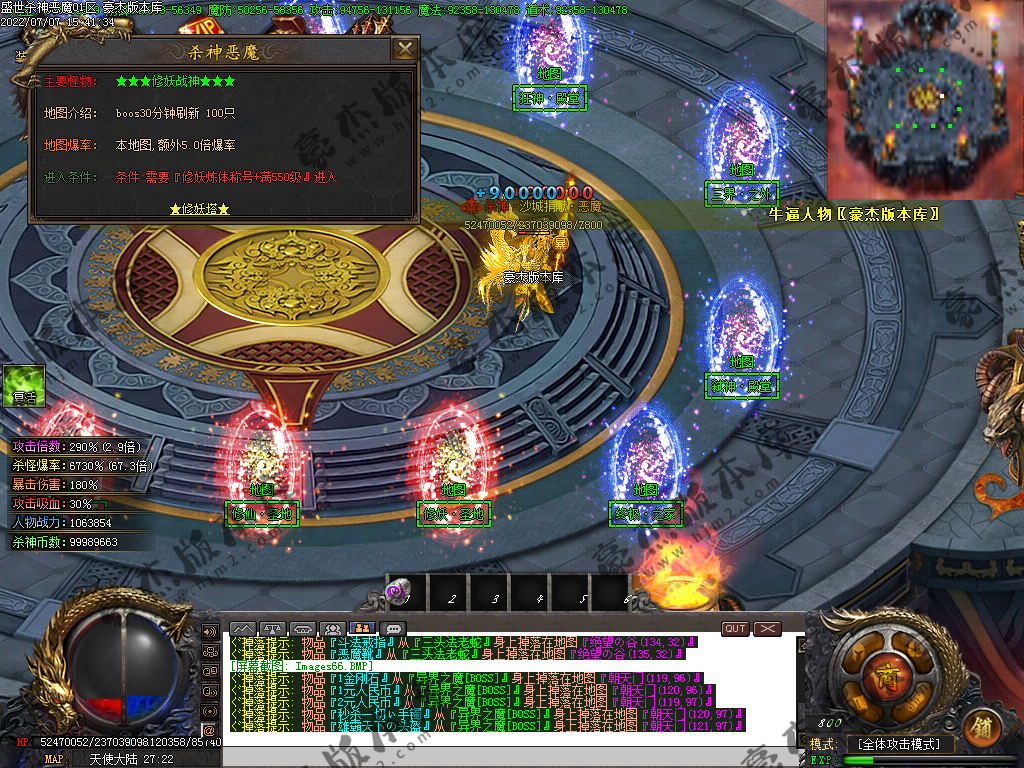Open the minimap in the corner

pyautogui.click(x=924, y=98)
